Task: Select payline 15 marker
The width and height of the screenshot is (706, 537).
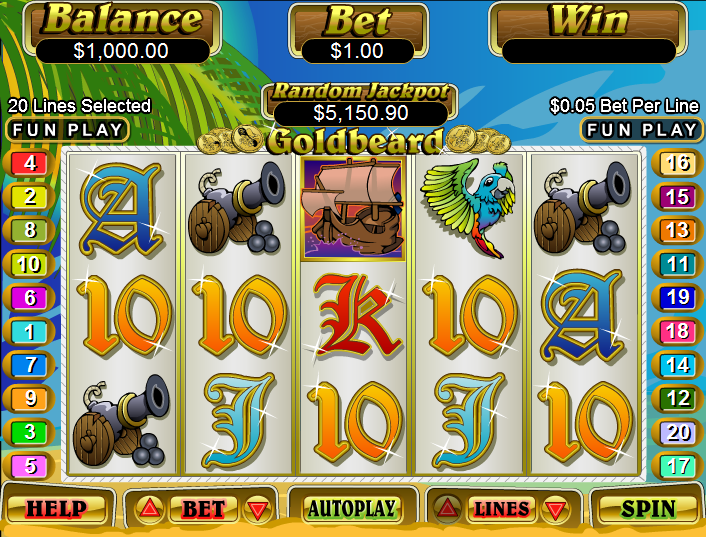Action: pyautogui.click(x=677, y=197)
